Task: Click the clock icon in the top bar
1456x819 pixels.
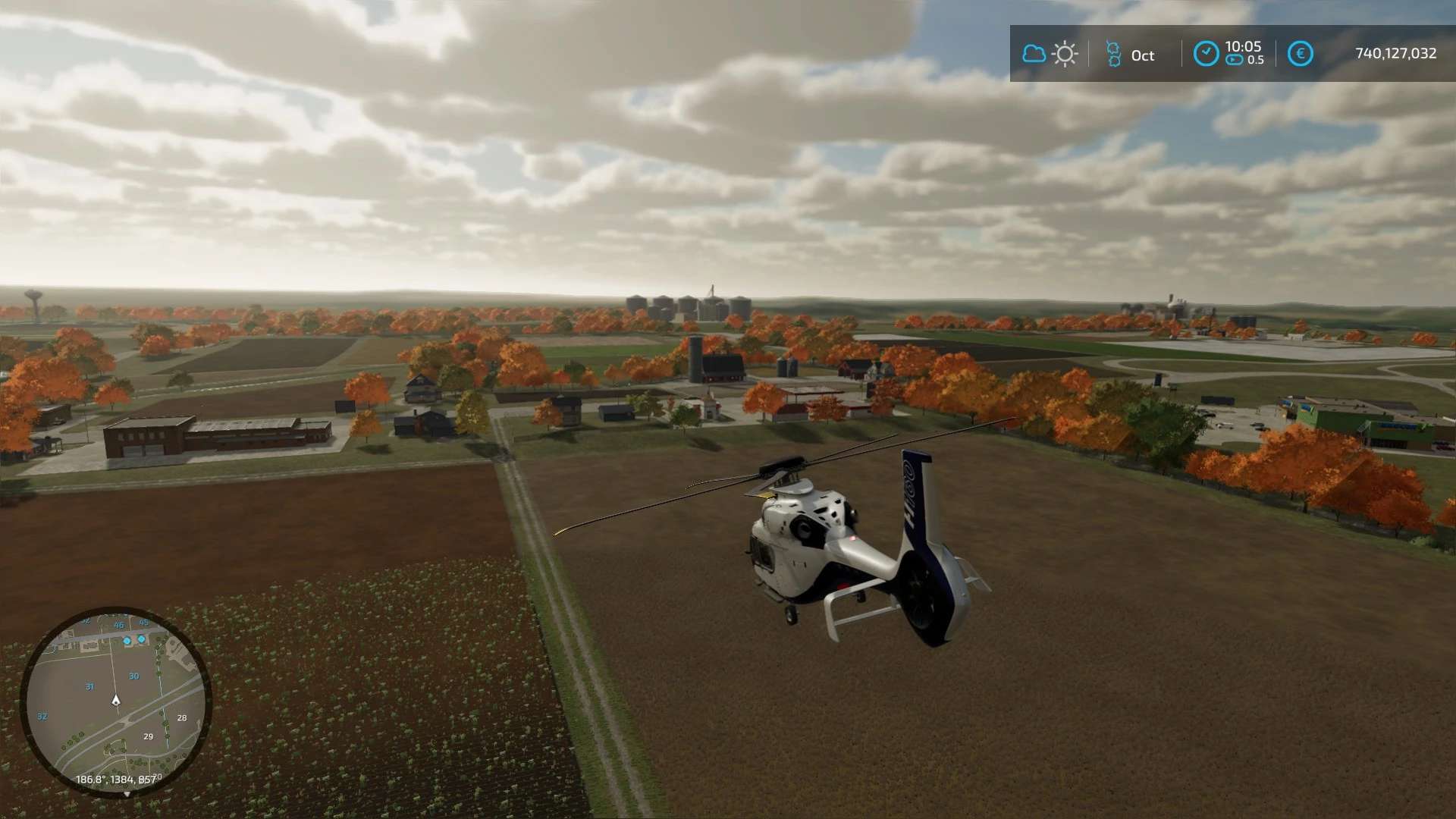Action: click(x=1206, y=54)
